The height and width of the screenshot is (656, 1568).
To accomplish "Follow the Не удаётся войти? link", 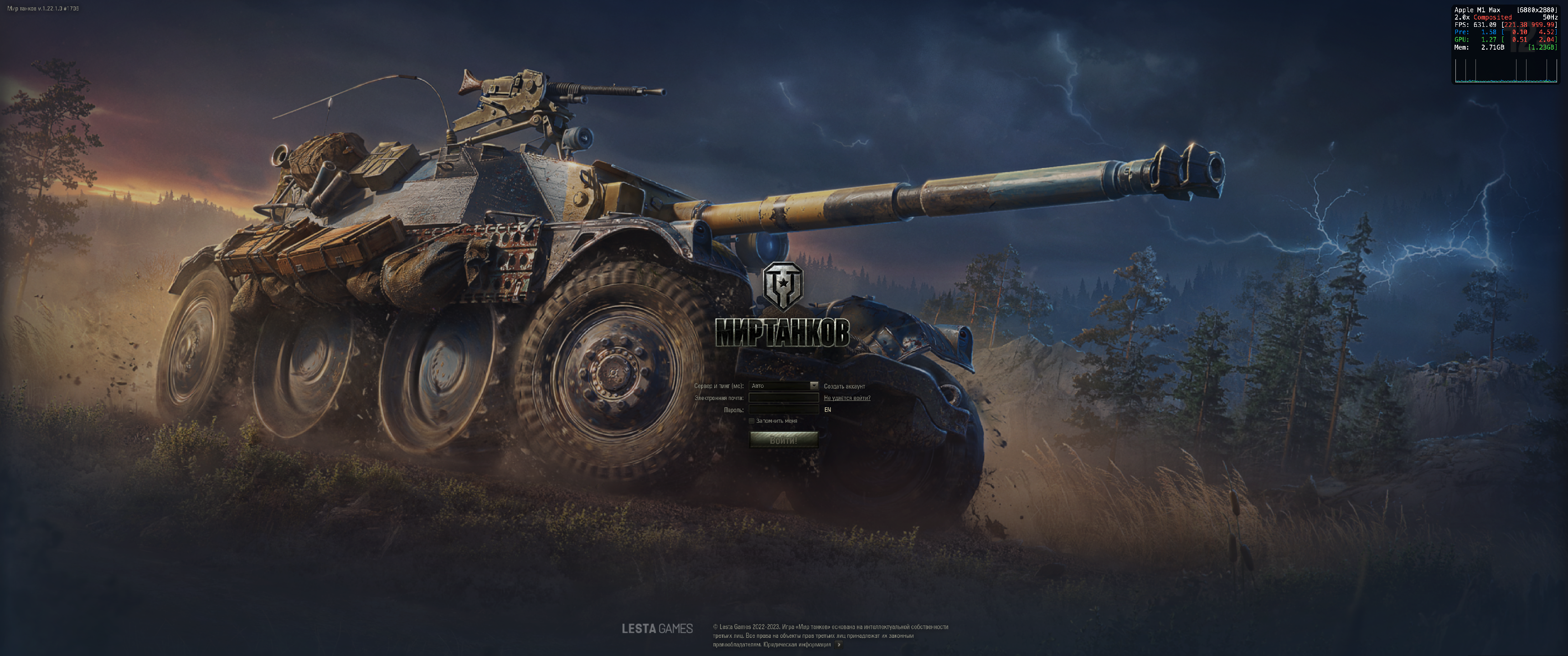I will tap(847, 398).
